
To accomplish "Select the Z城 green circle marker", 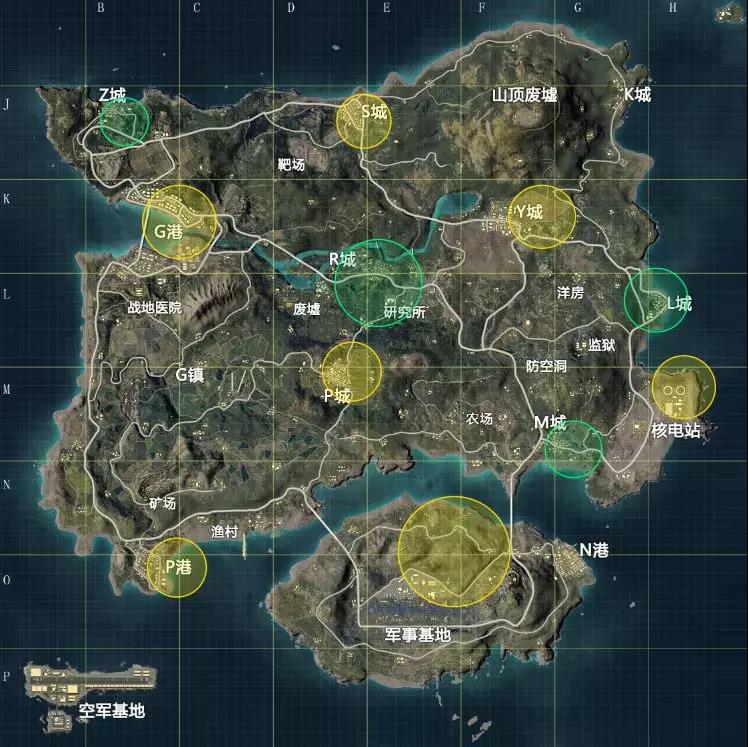I will [124, 120].
